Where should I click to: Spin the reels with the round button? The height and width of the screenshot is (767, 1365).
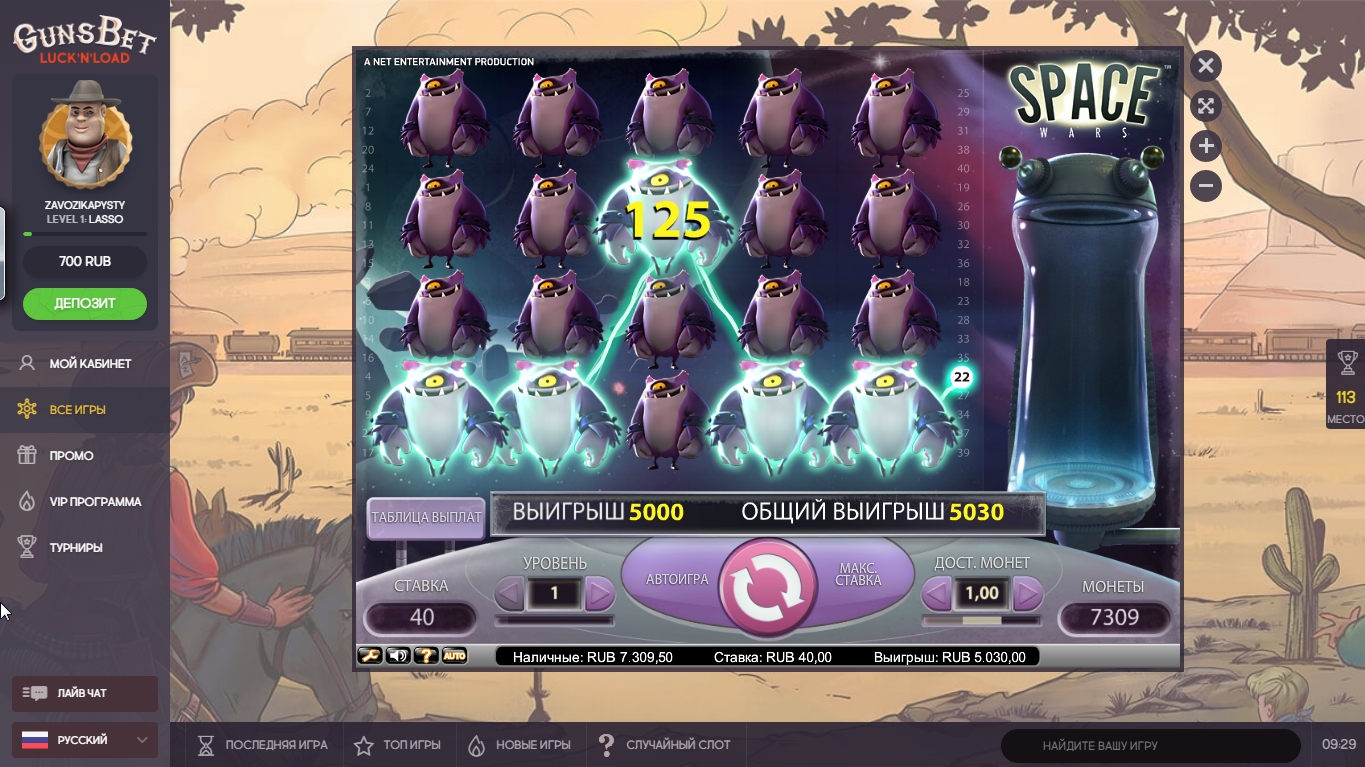click(768, 587)
